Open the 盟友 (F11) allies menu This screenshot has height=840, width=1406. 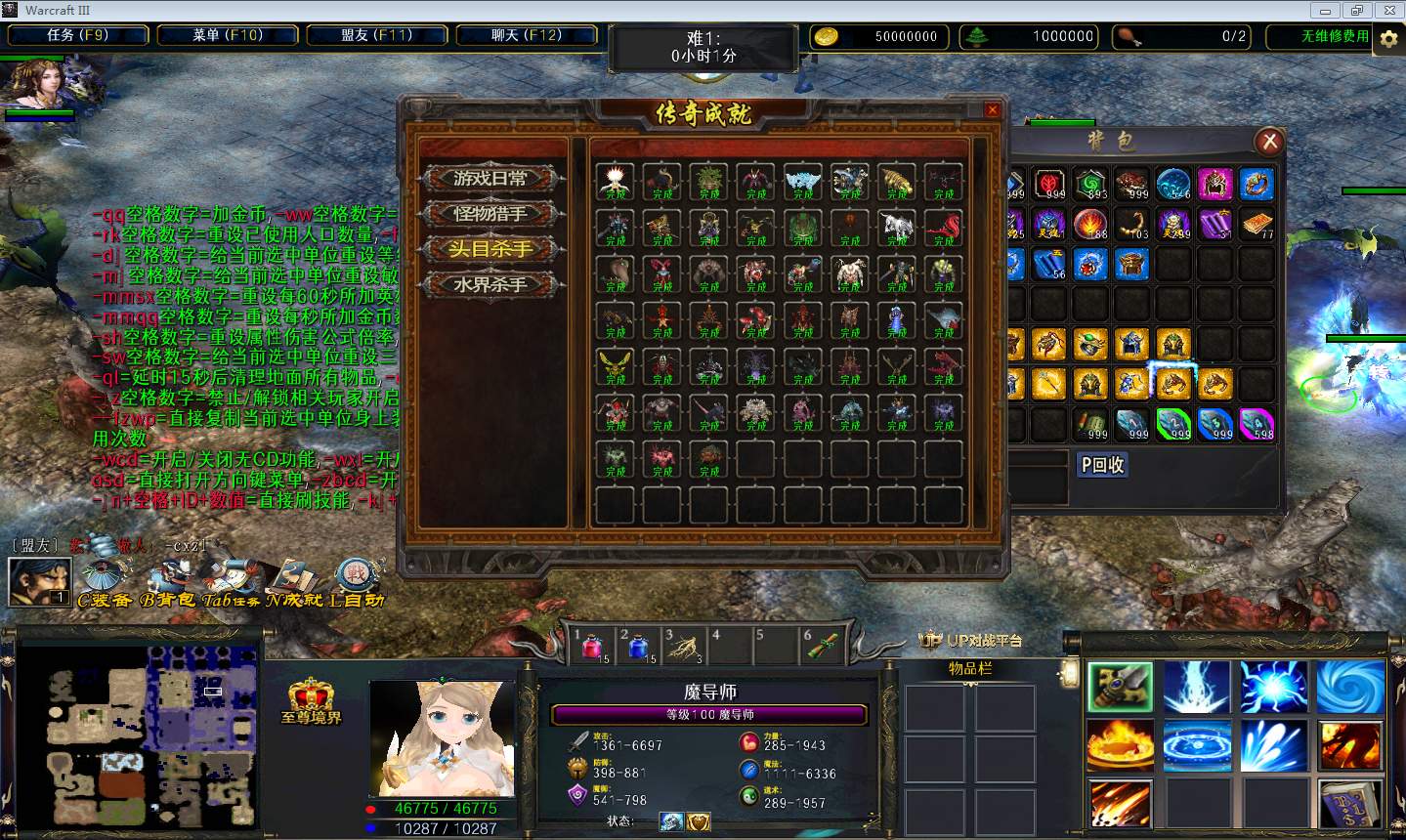pyautogui.click(x=377, y=35)
